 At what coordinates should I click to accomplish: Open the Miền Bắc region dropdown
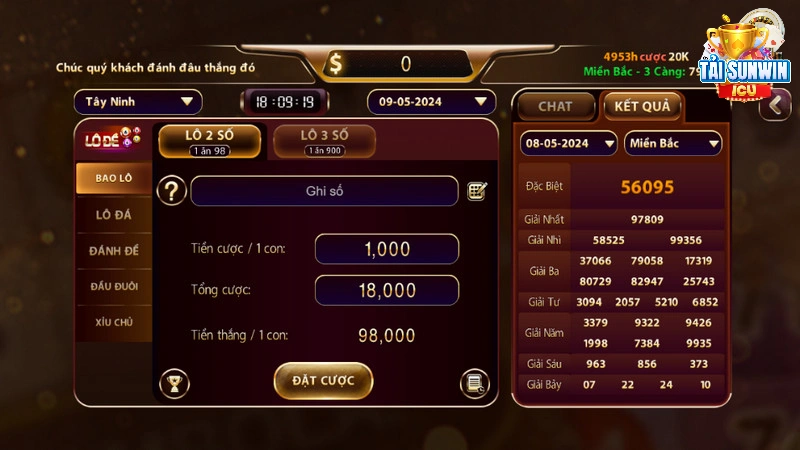[673, 143]
